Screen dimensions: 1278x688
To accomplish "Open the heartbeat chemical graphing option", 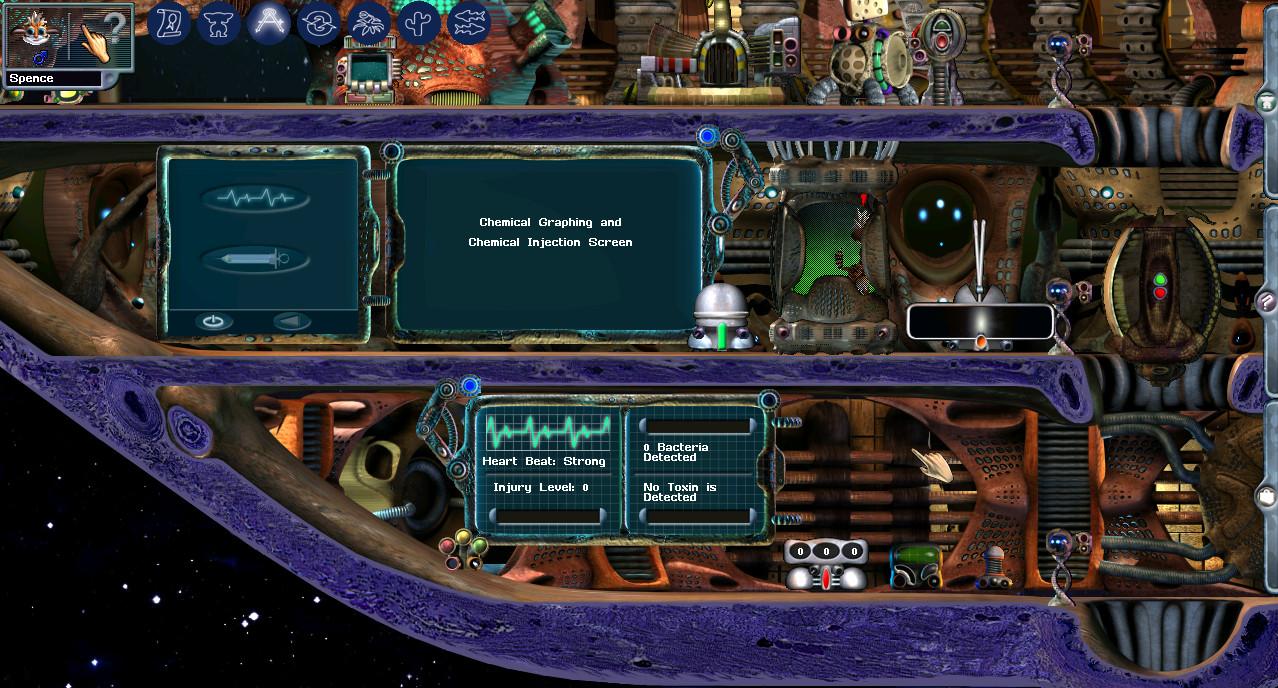I will coord(256,198).
